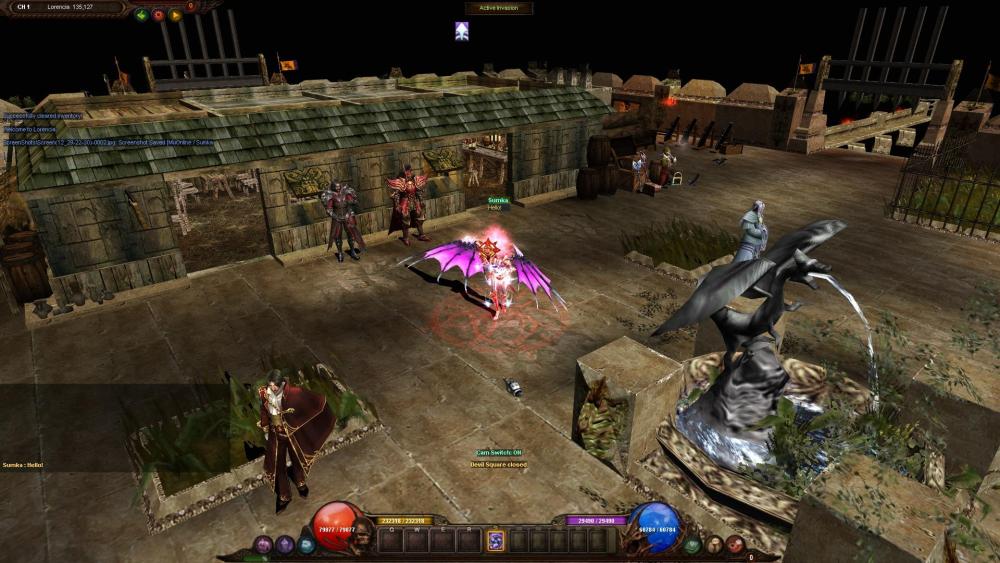
Task: Click the glowing buff icon under Active Invasion
Action: (461, 31)
